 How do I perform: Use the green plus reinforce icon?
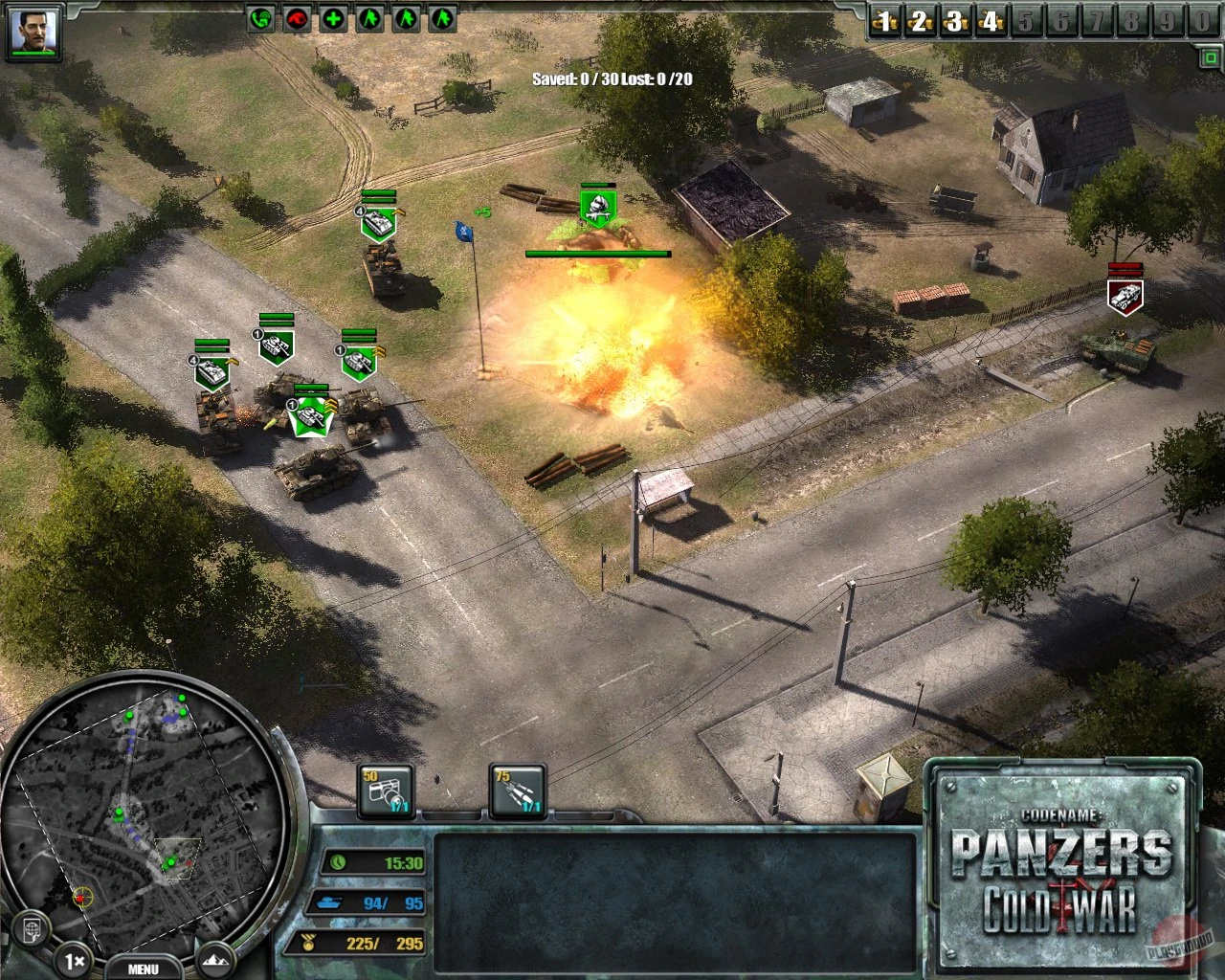pos(332,19)
